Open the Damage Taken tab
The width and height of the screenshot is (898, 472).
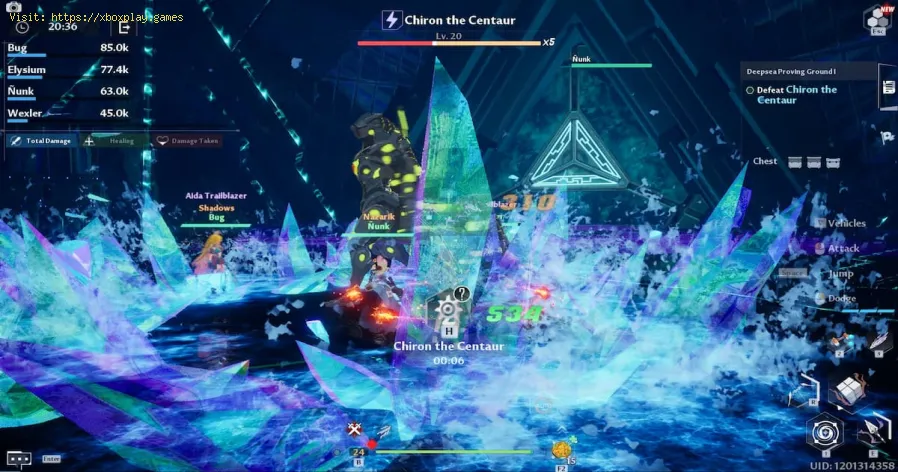click(x=190, y=141)
